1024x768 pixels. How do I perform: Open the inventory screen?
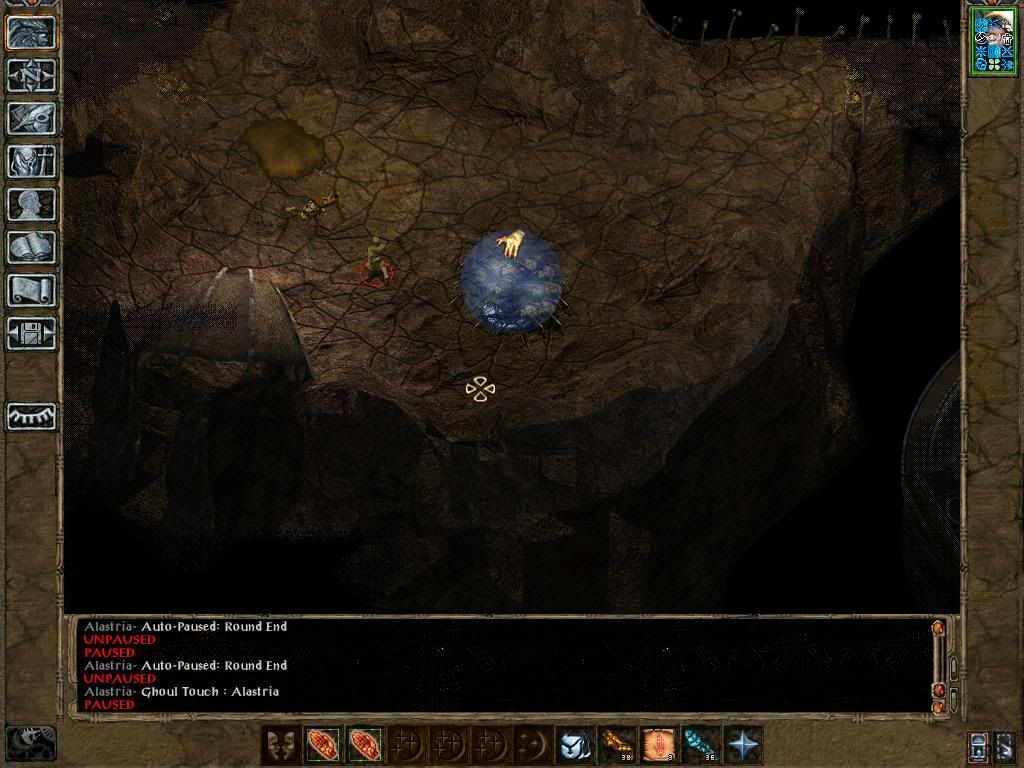(32, 160)
